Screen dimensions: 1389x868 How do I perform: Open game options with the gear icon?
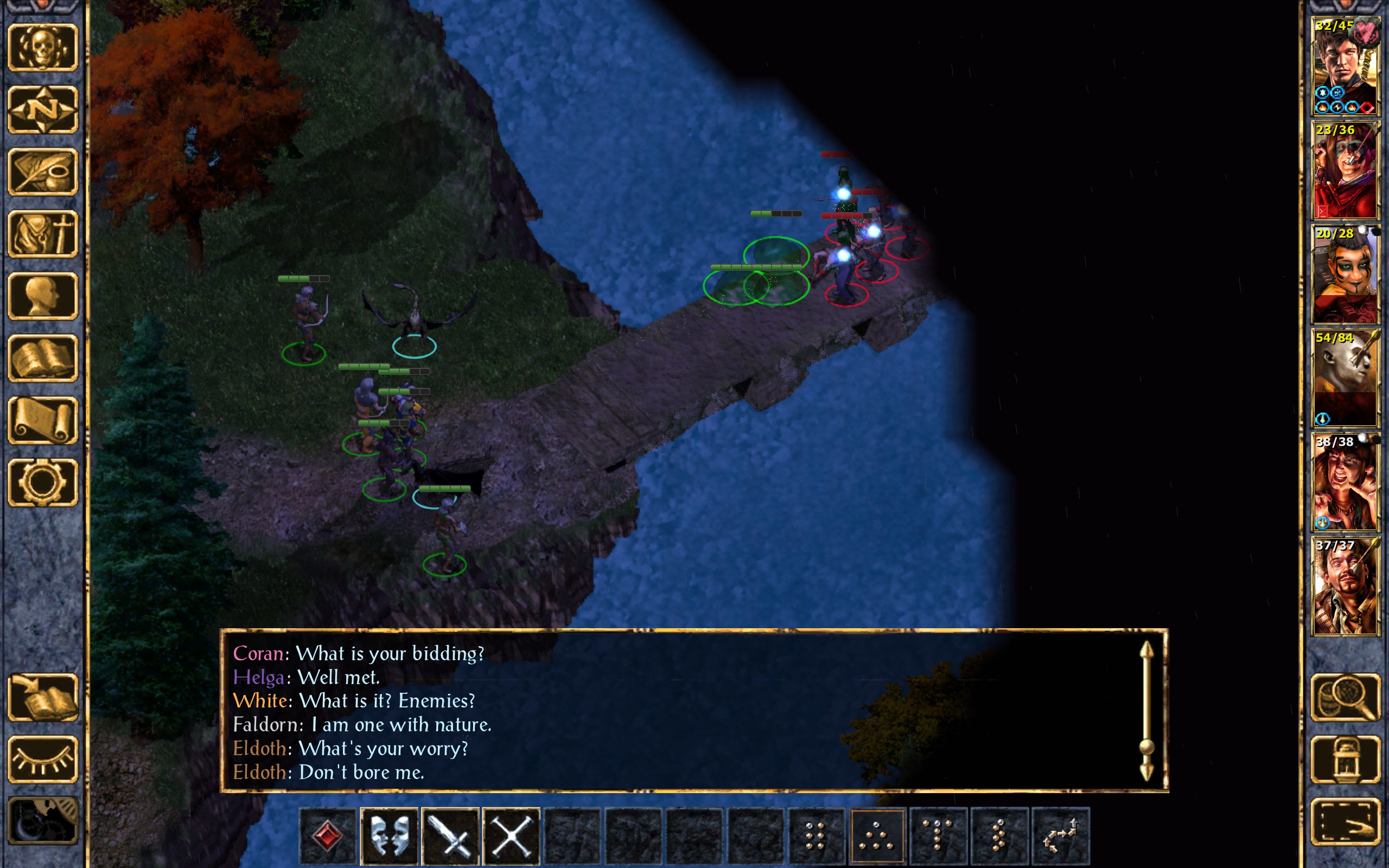click(43, 482)
